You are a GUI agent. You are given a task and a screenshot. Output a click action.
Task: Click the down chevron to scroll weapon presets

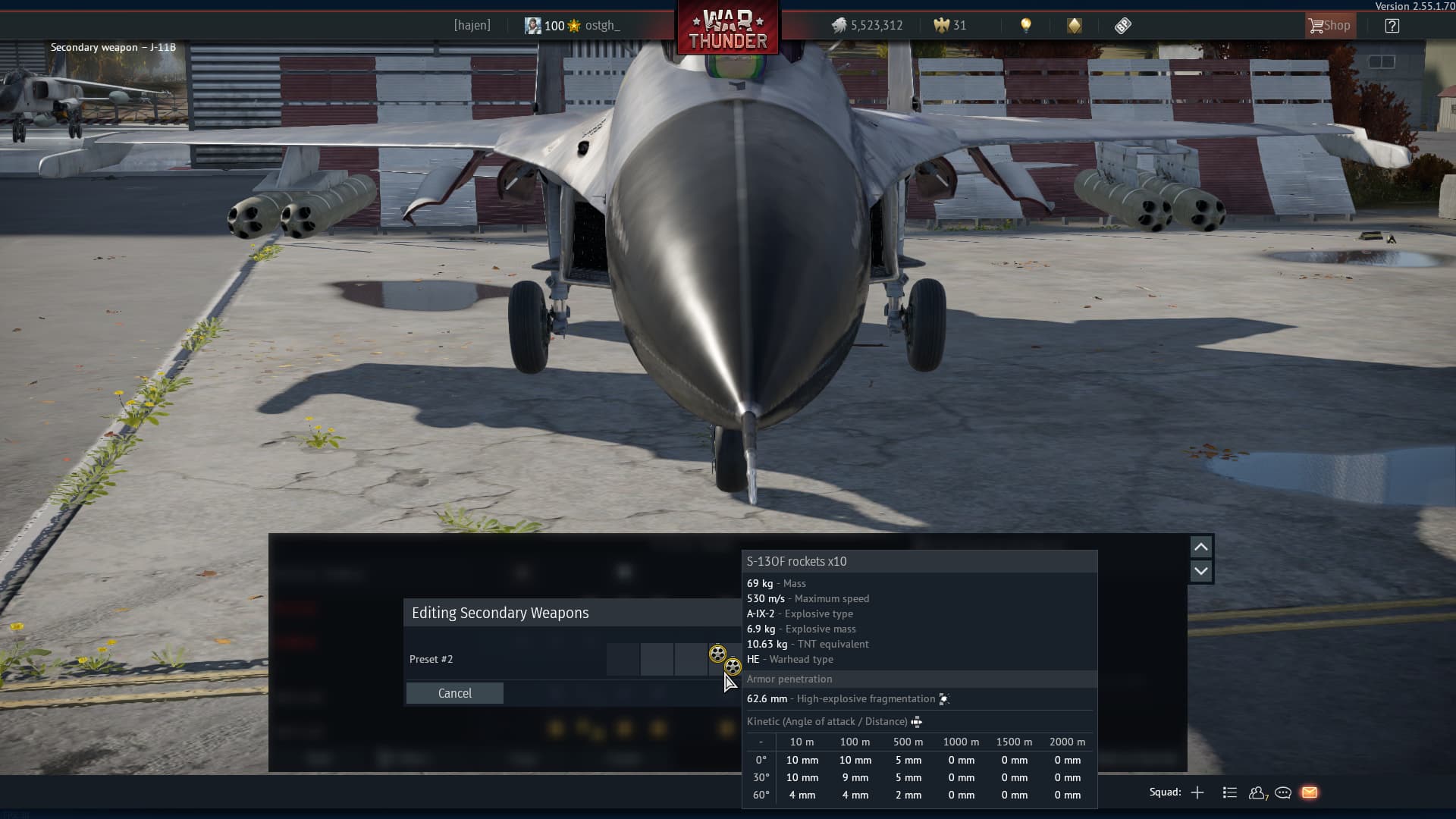click(1200, 571)
